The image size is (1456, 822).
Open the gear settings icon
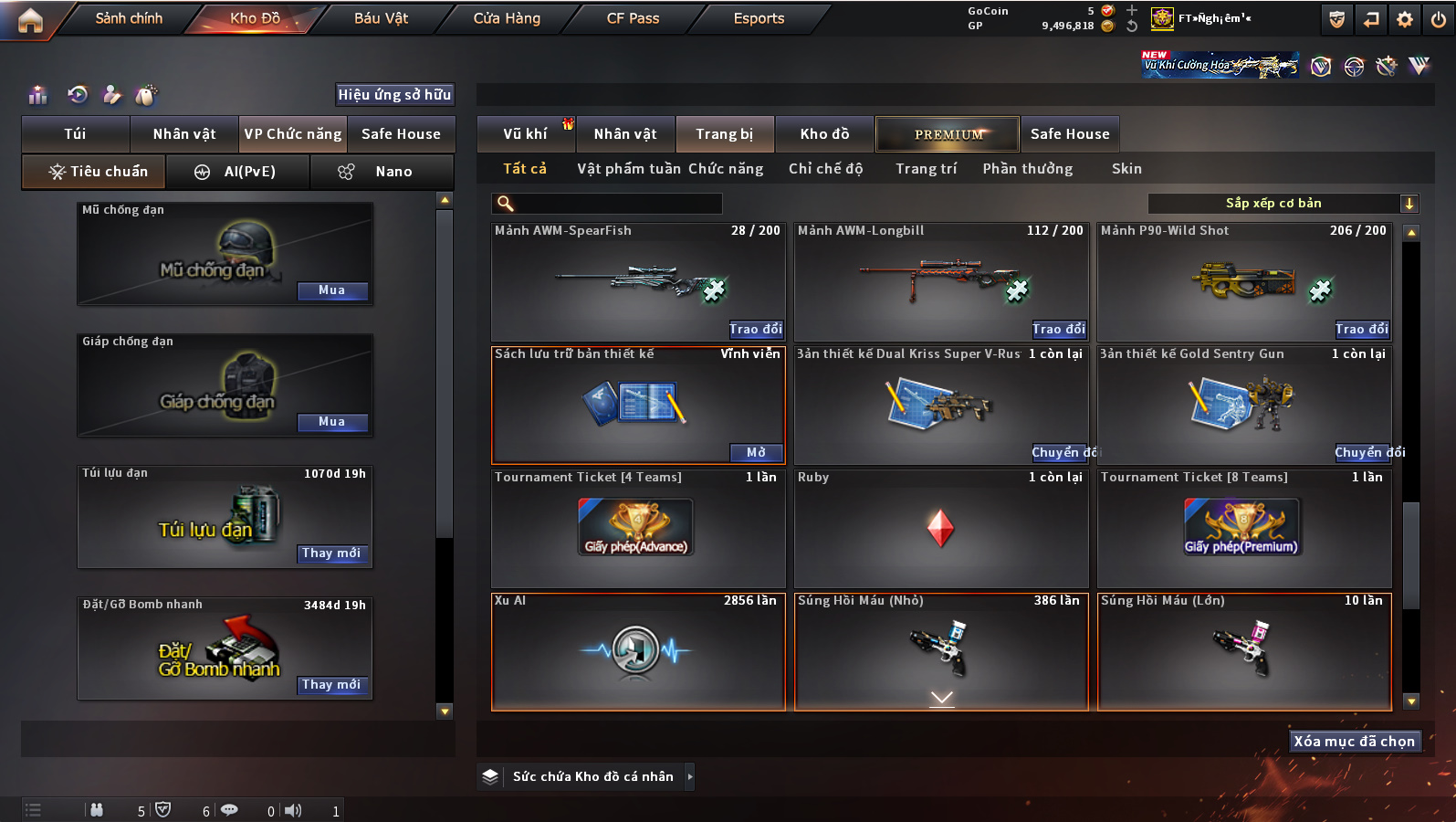click(x=1405, y=19)
